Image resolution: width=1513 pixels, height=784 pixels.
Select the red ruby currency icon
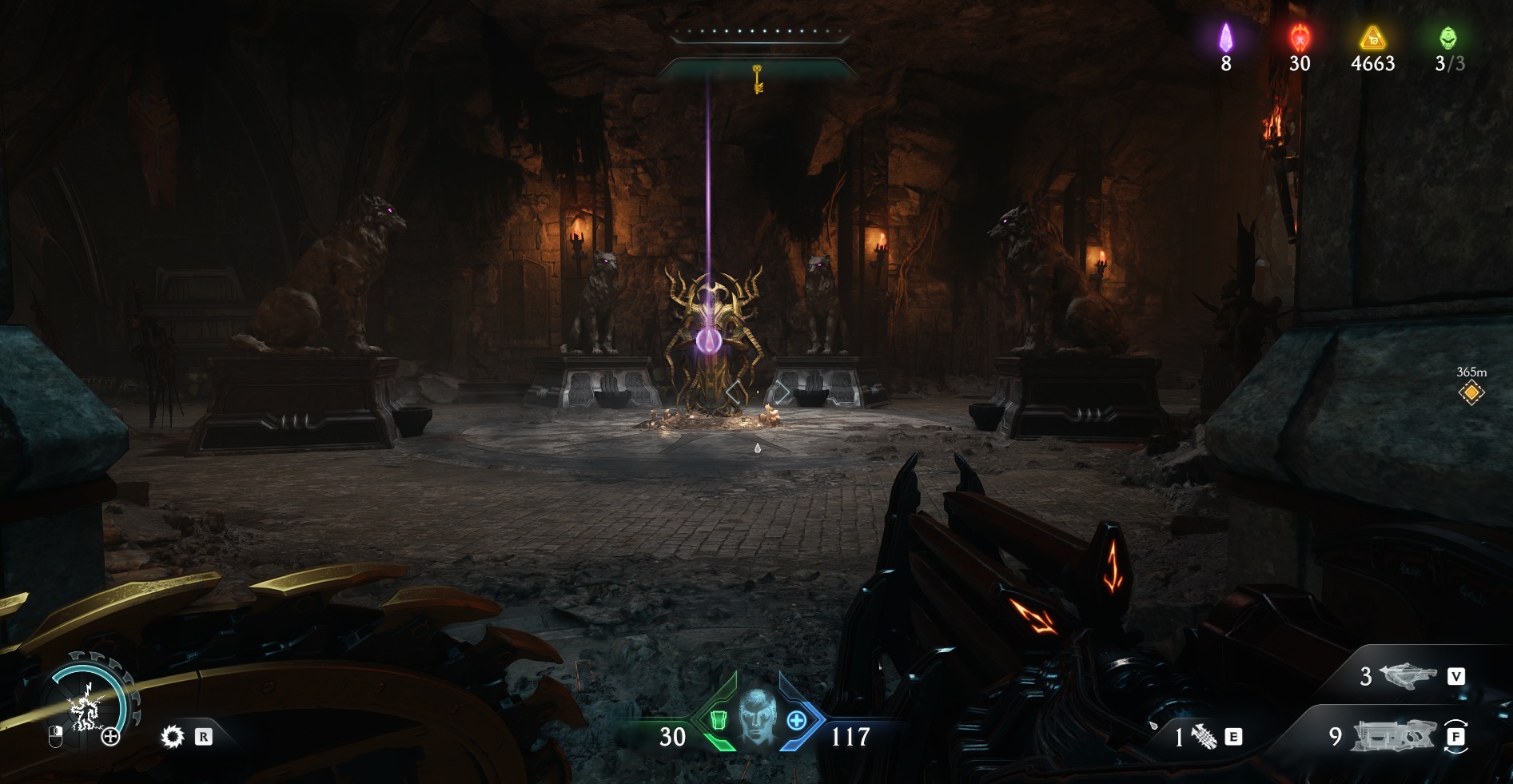pyautogui.click(x=1300, y=37)
